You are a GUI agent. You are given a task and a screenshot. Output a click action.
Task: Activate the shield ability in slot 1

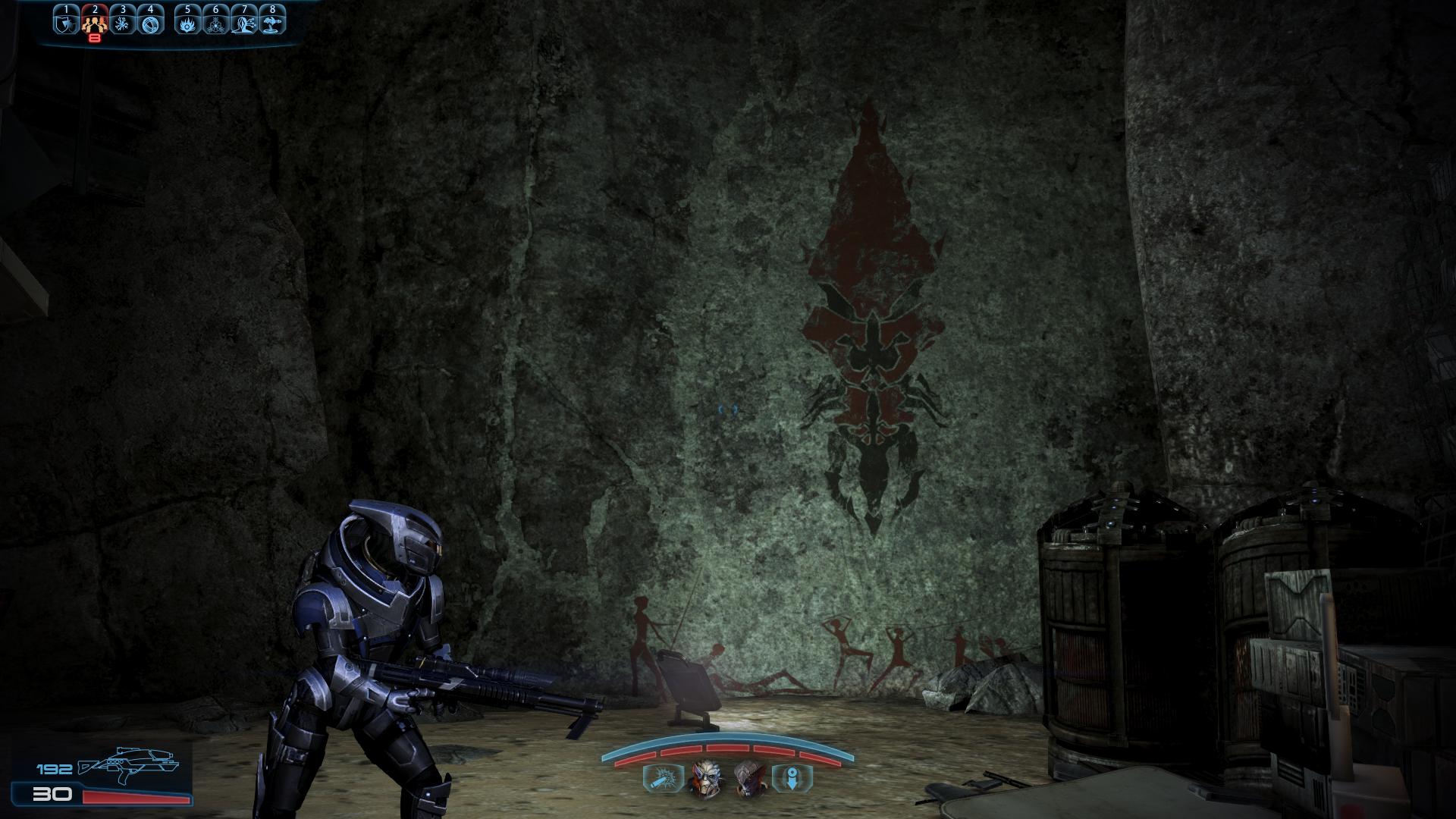[x=66, y=23]
